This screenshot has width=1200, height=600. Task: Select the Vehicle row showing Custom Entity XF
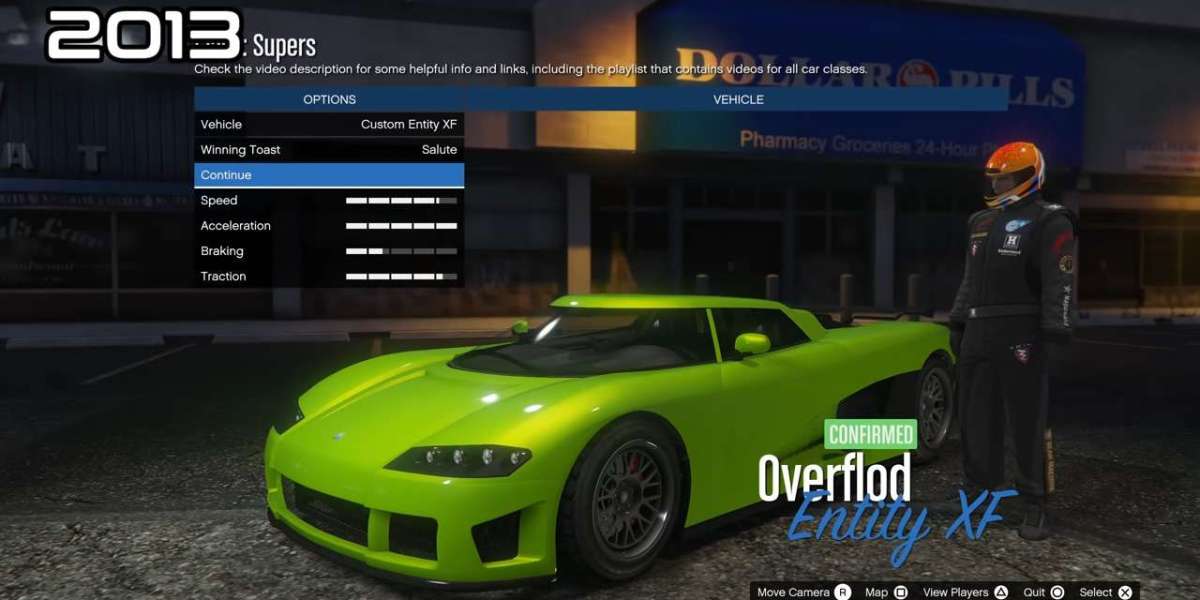tap(329, 125)
